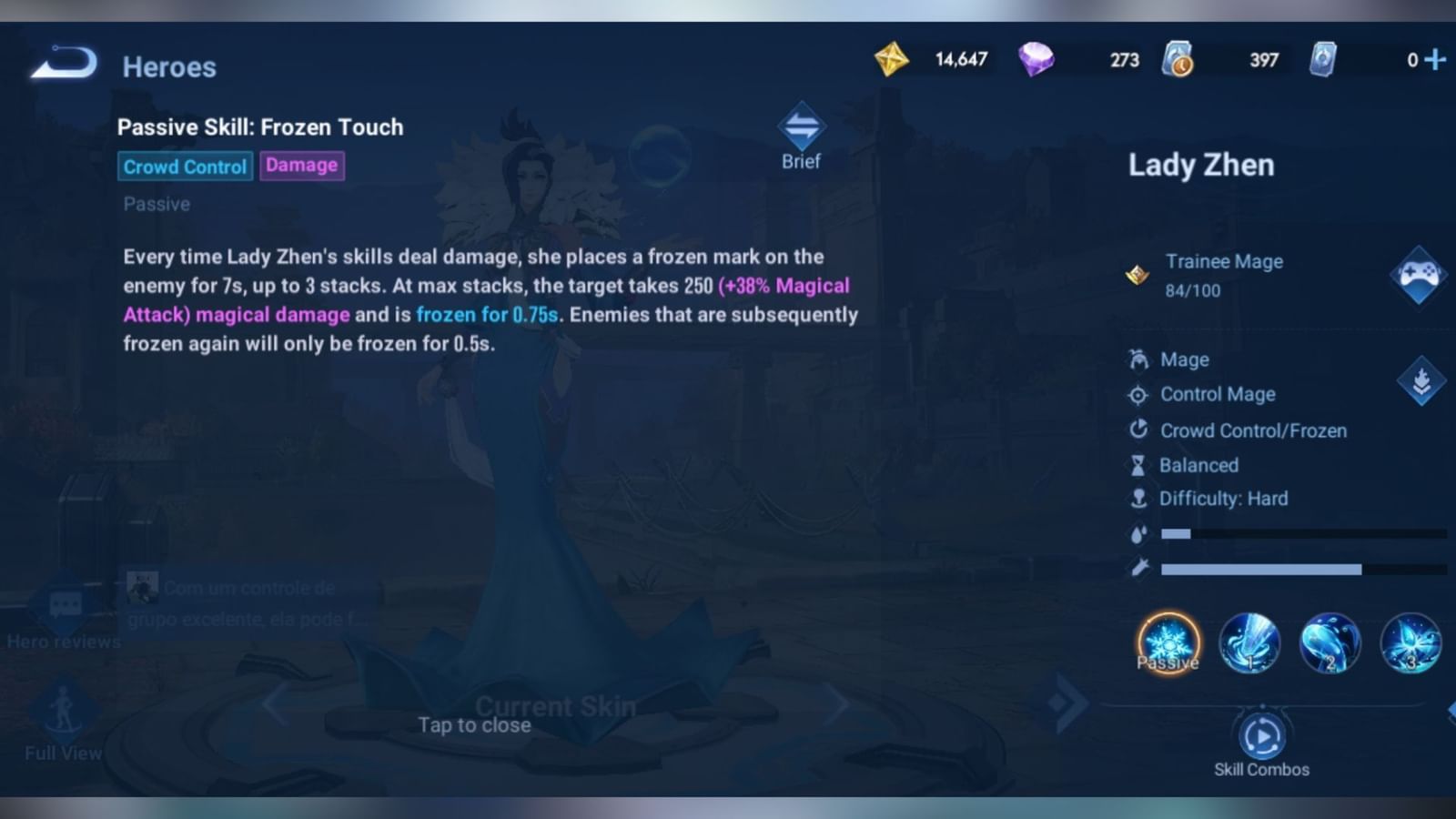Tap to close the passive description
This screenshot has height=819, width=1456.
(473, 725)
